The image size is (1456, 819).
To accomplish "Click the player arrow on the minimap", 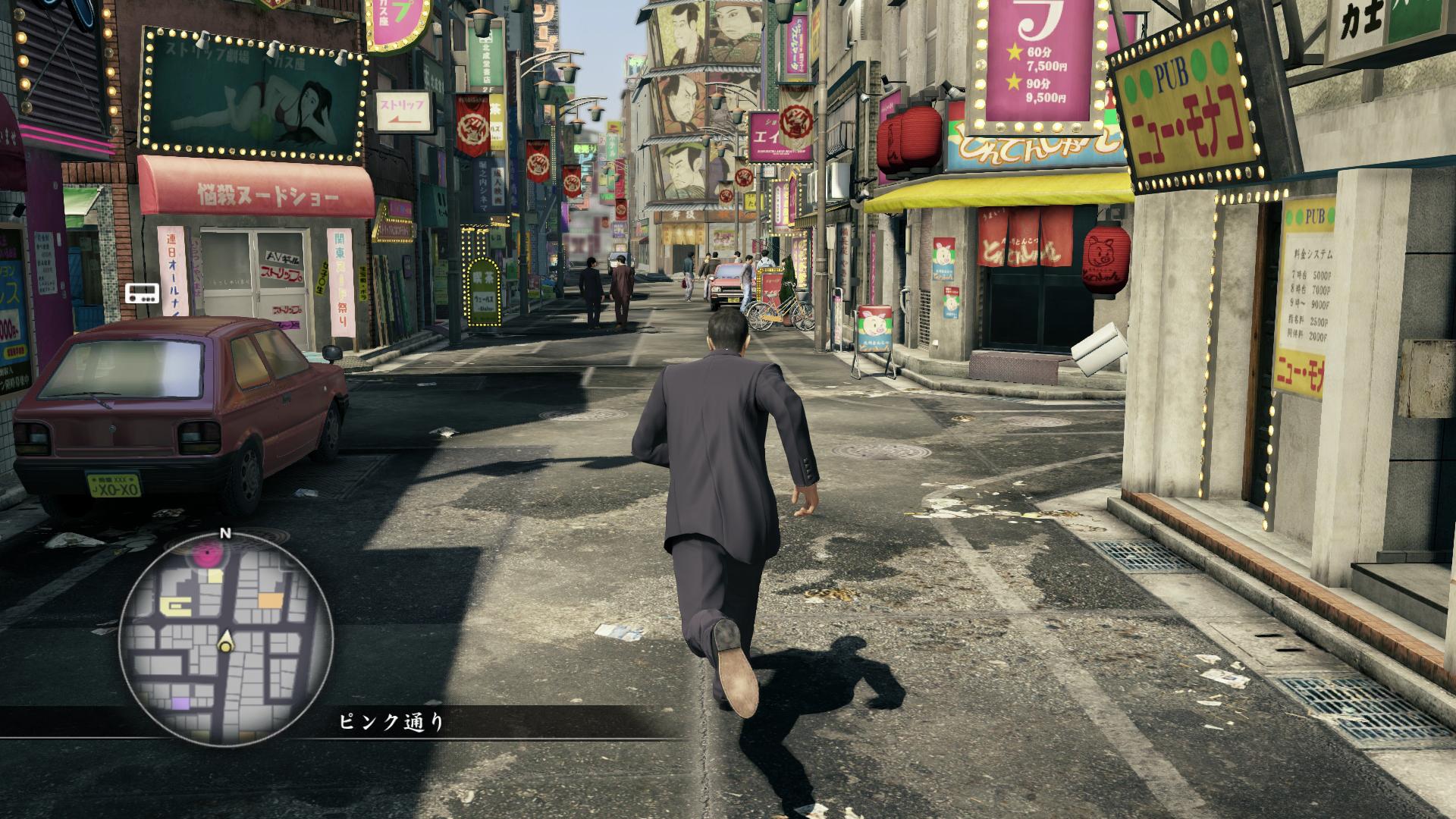I will [x=225, y=645].
